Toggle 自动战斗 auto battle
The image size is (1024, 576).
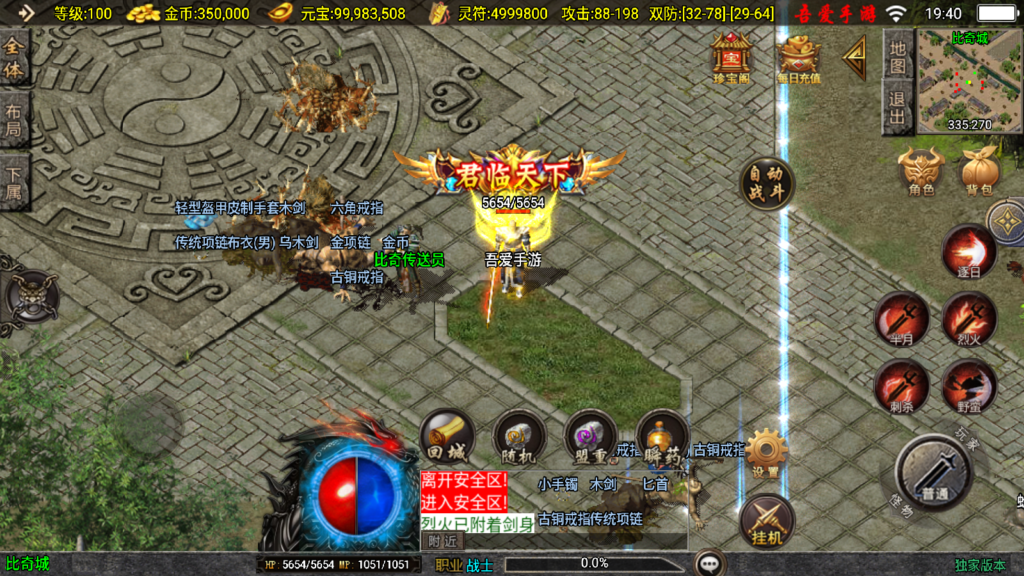(767, 184)
